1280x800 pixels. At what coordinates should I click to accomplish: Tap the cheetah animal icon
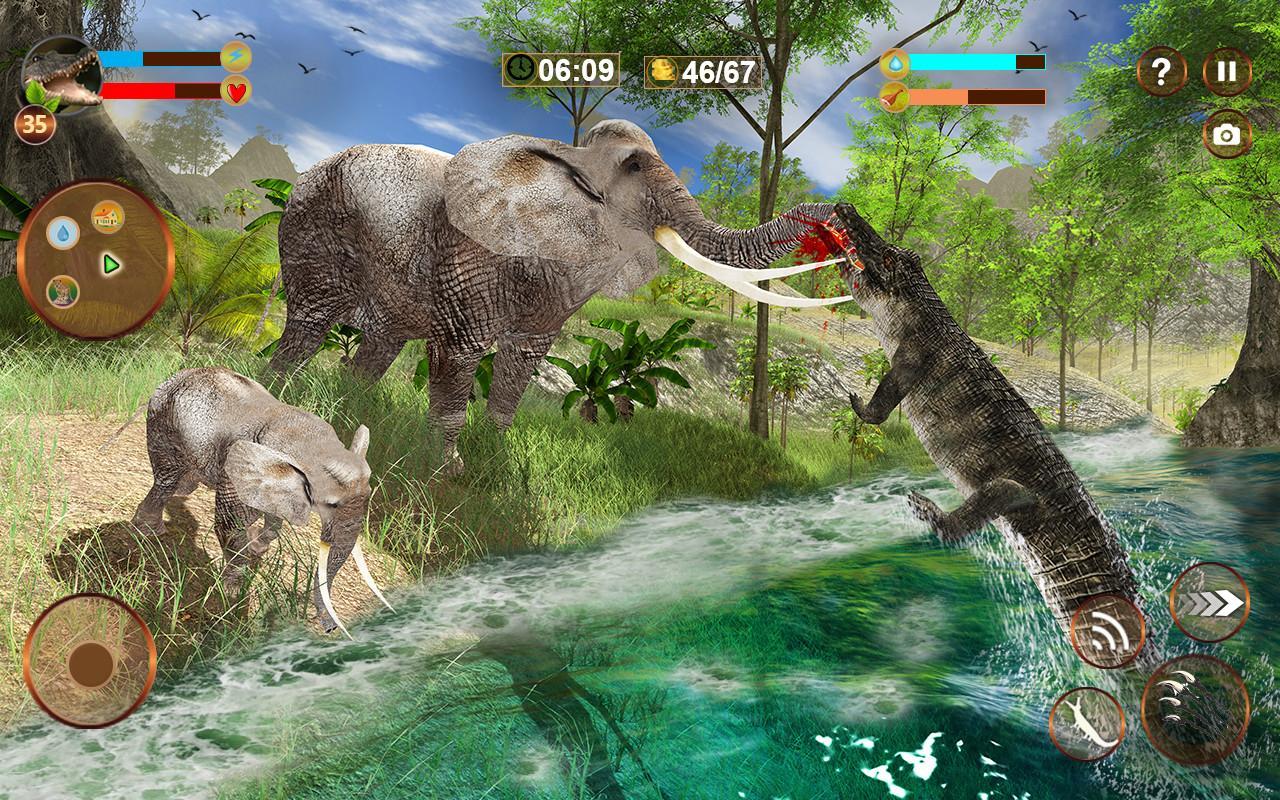pos(63,292)
